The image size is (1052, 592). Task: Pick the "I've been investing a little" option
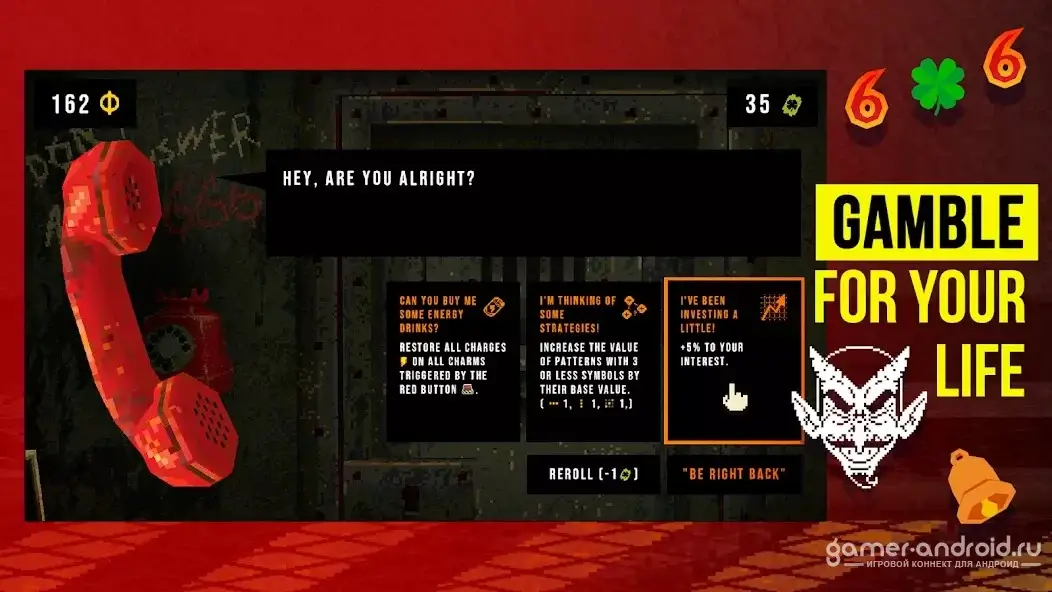point(733,360)
